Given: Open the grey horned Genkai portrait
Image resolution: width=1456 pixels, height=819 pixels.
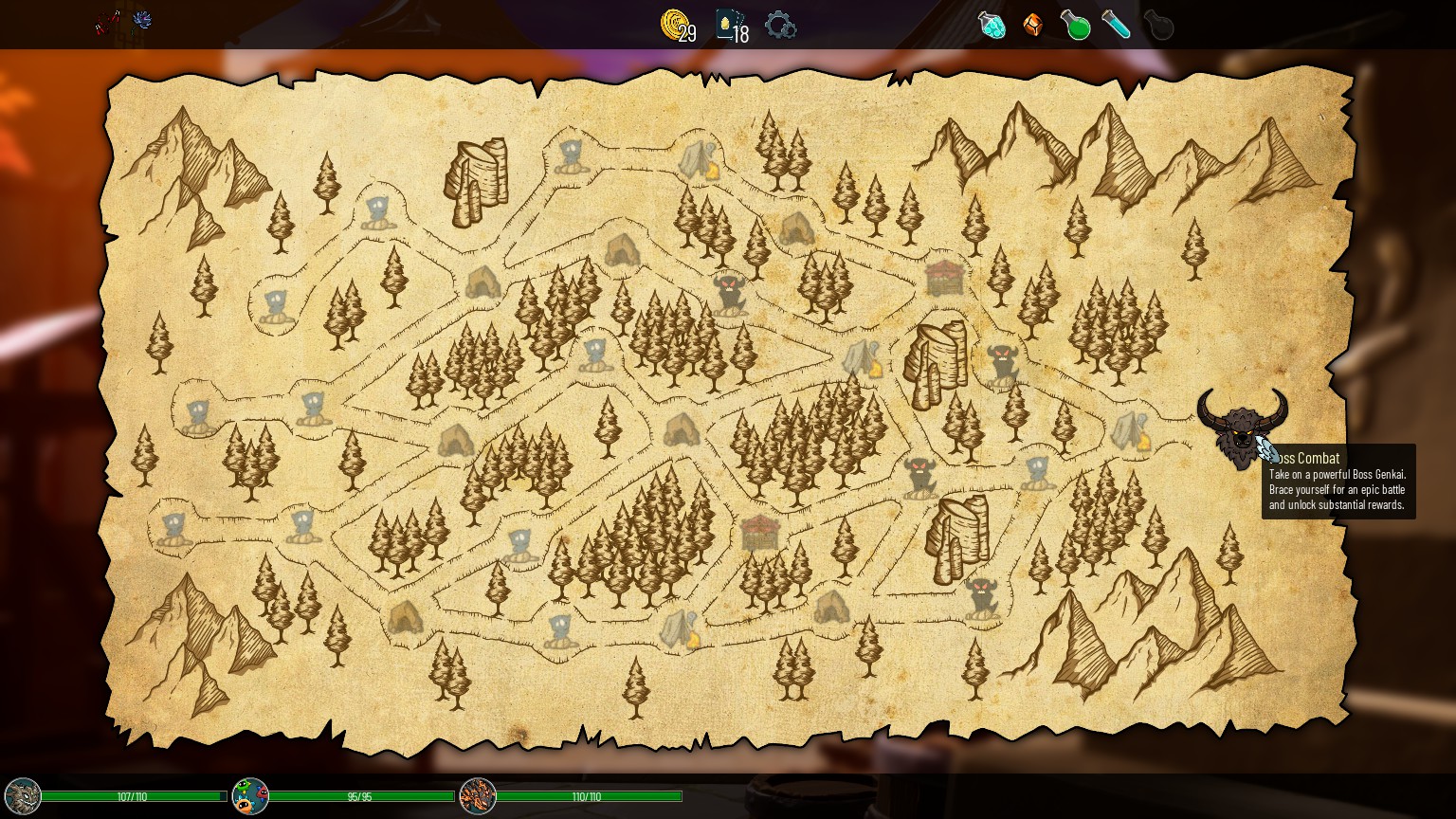Looking at the screenshot, I should [23, 796].
